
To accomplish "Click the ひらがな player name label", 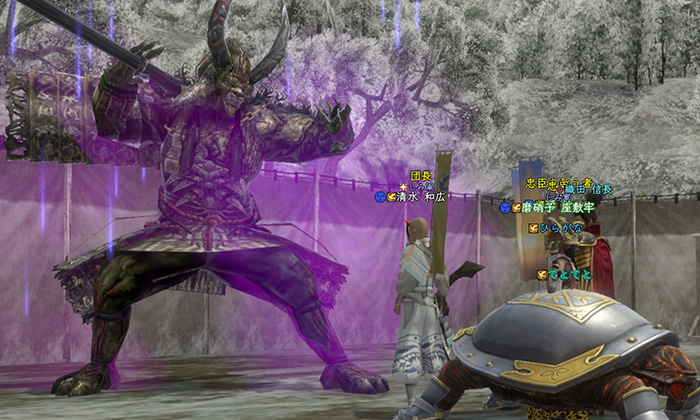I will click(565, 228).
